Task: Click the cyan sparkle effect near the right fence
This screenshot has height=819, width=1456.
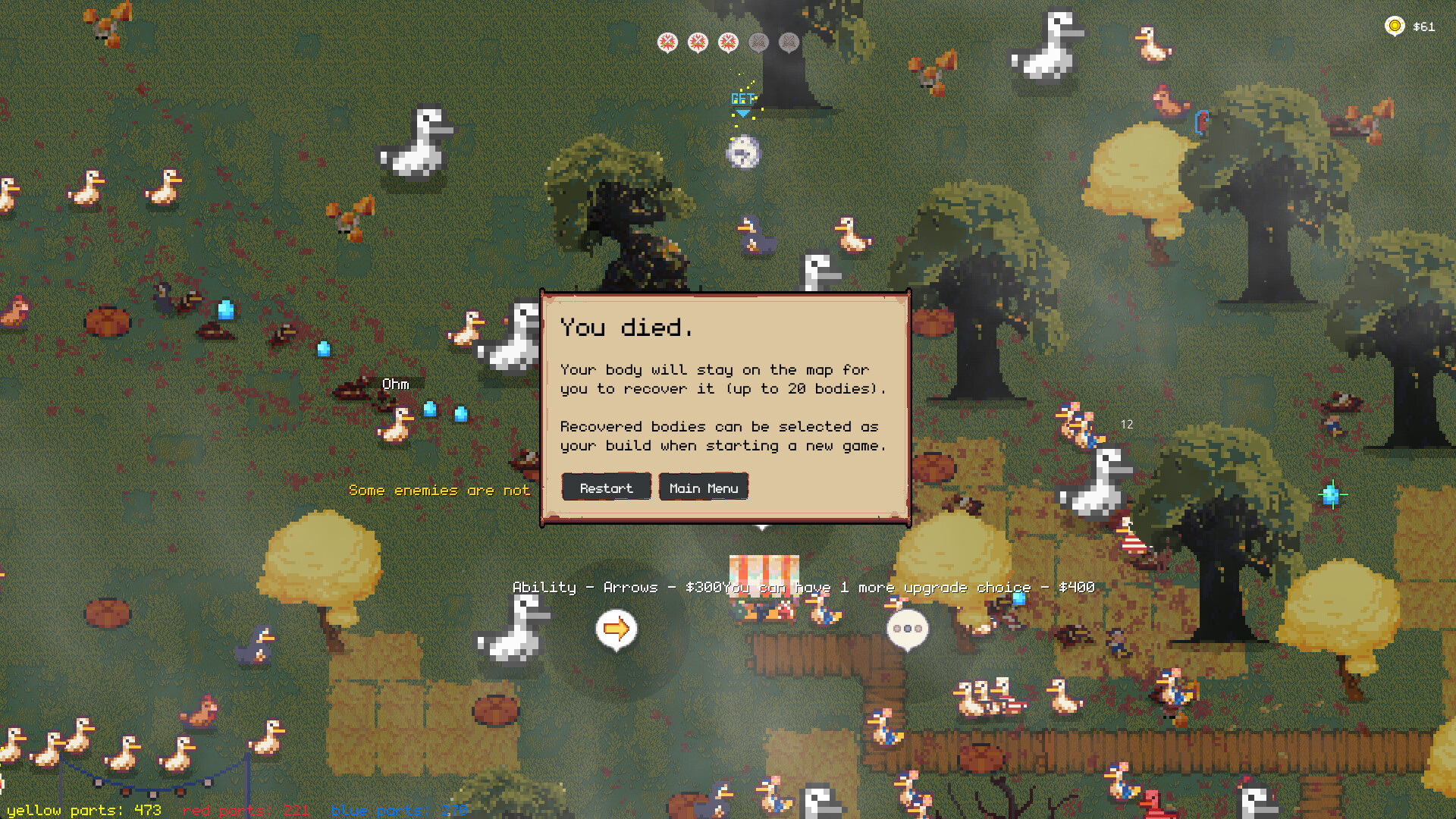Action: pos(1333,494)
